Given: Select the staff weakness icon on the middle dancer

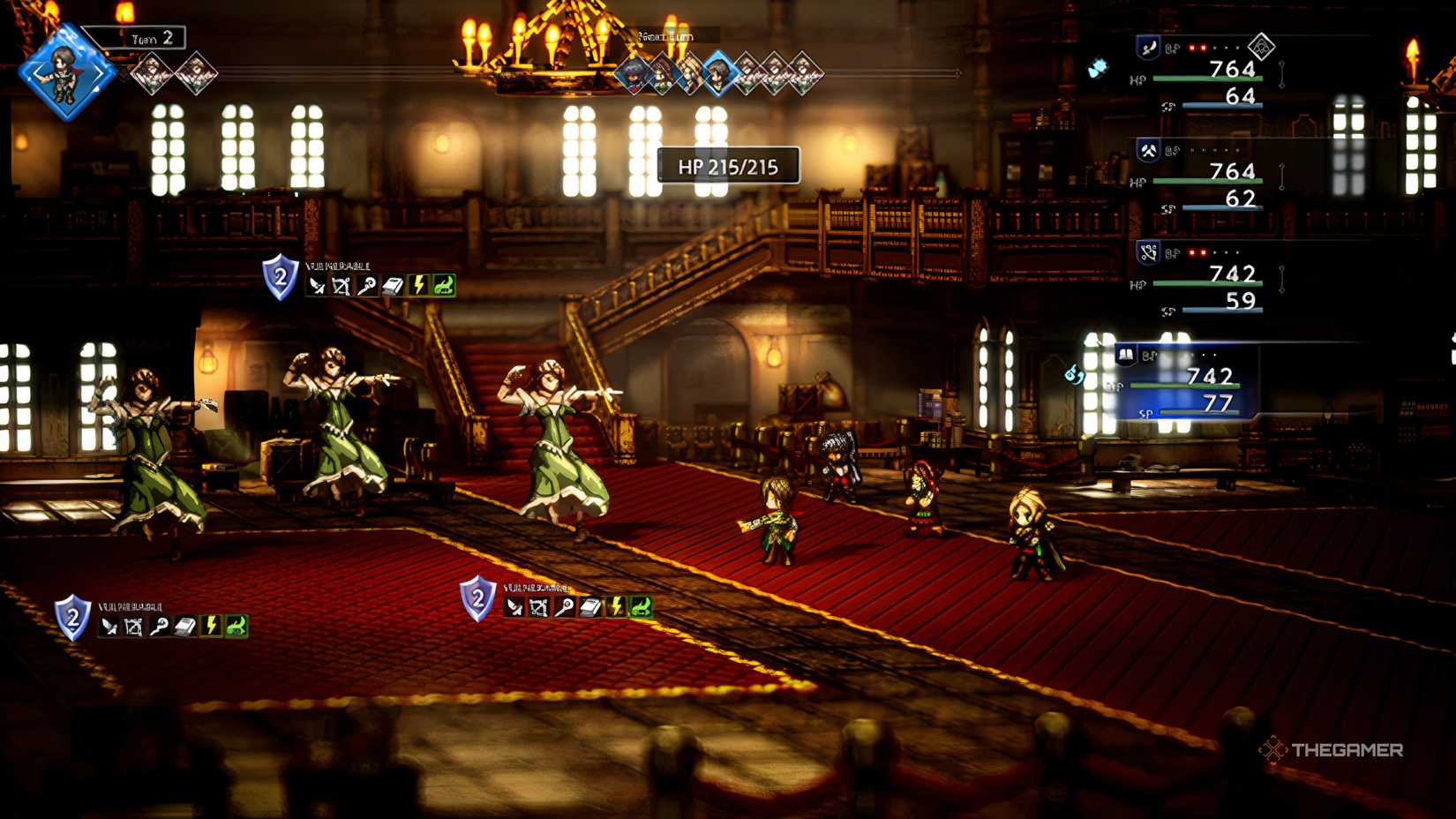Looking at the screenshot, I should click(x=368, y=284).
